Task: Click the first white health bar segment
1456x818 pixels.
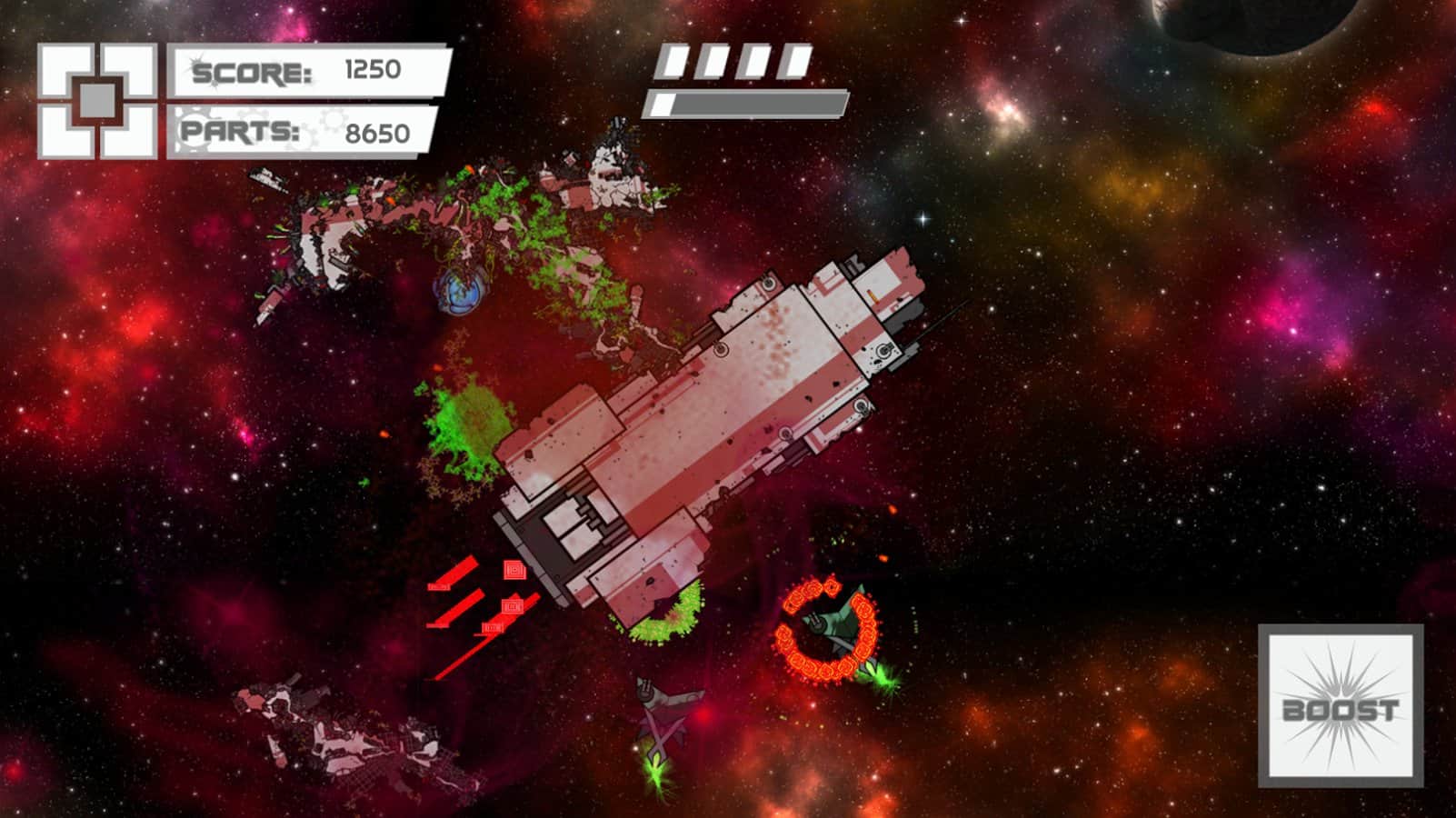Action: coord(673,60)
